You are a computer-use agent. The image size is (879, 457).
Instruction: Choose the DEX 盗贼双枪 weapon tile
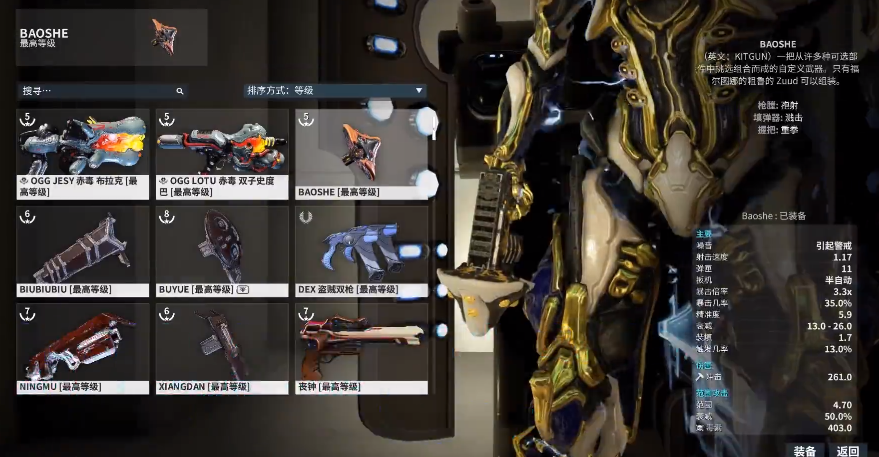tap(361, 250)
